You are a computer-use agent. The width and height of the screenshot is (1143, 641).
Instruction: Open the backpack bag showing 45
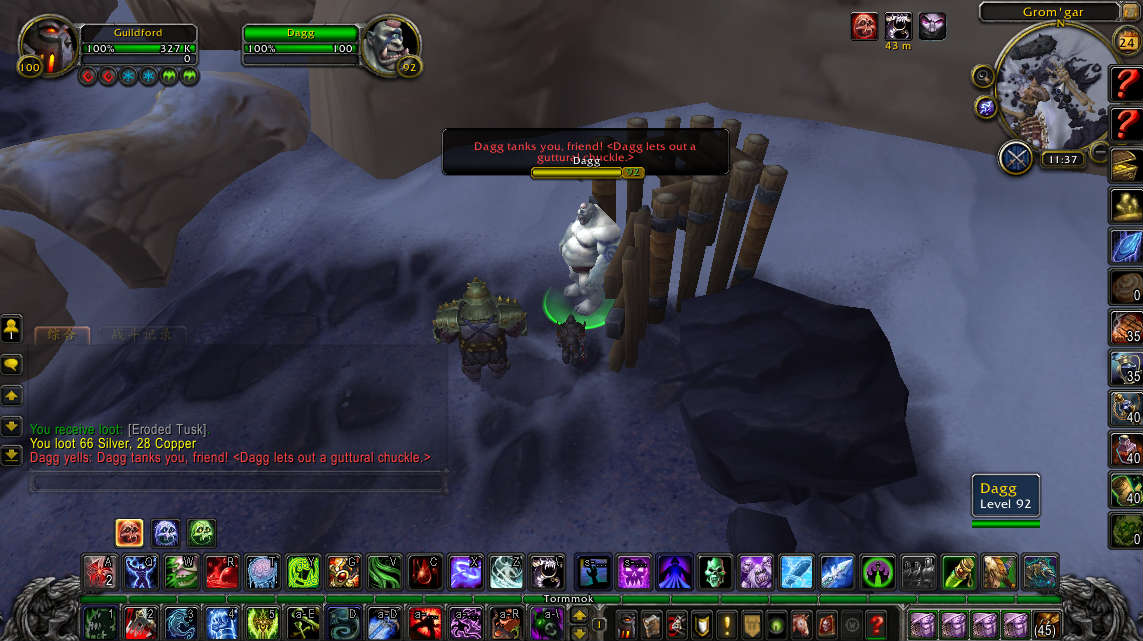(1048, 623)
